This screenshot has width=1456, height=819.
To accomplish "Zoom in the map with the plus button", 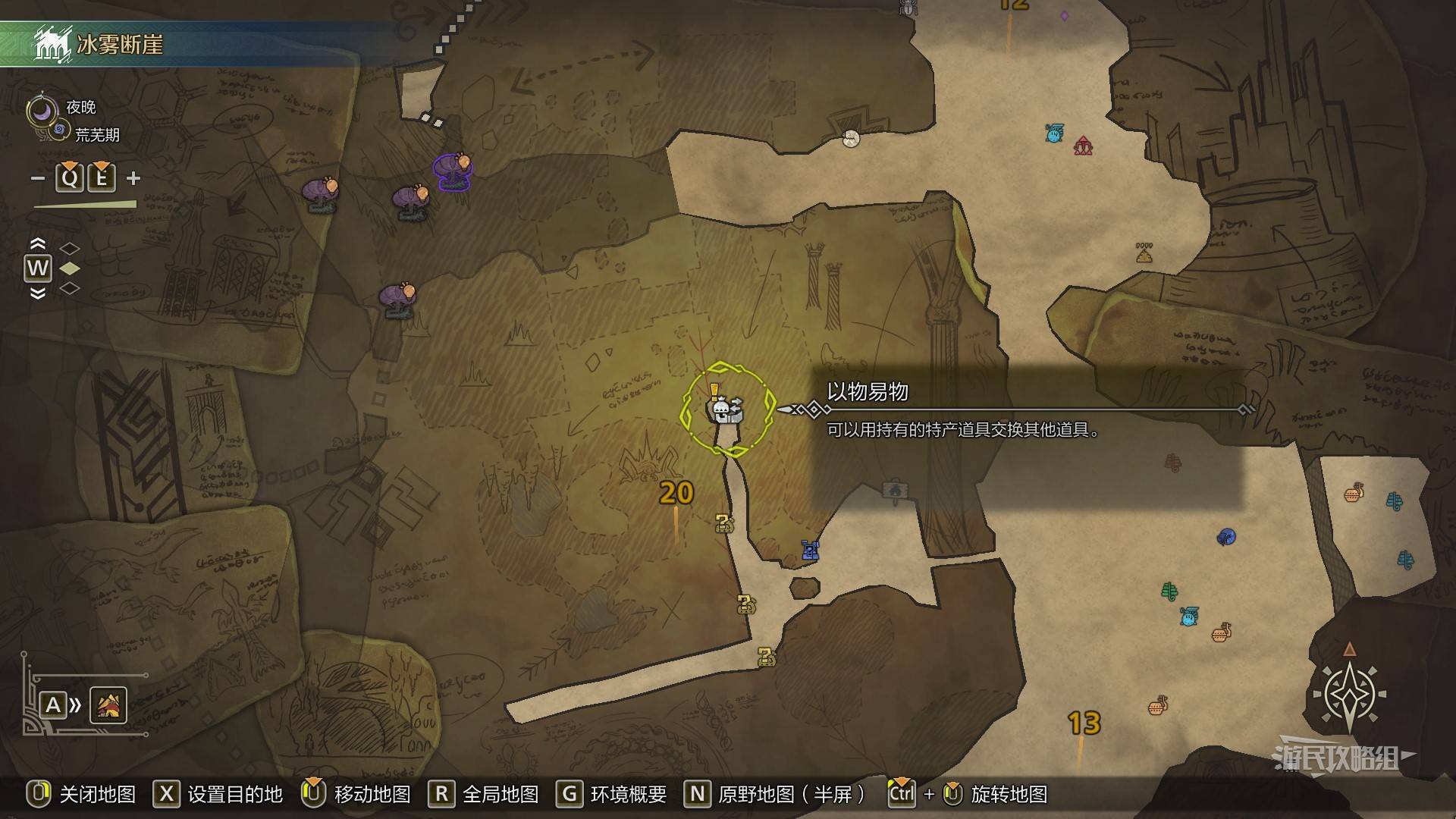I will pos(133,178).
